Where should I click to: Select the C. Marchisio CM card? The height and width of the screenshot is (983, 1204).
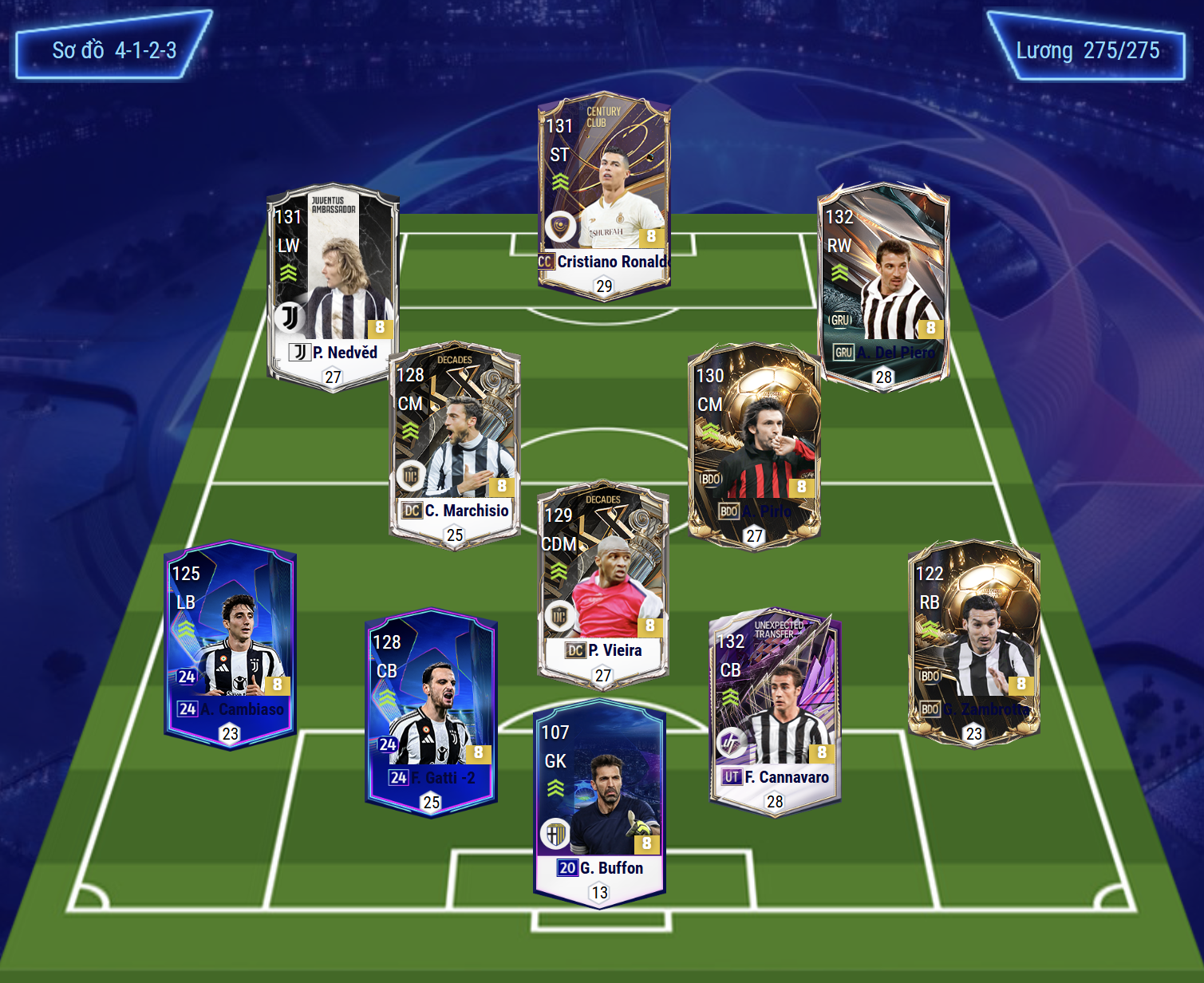(x=455, y=447)
